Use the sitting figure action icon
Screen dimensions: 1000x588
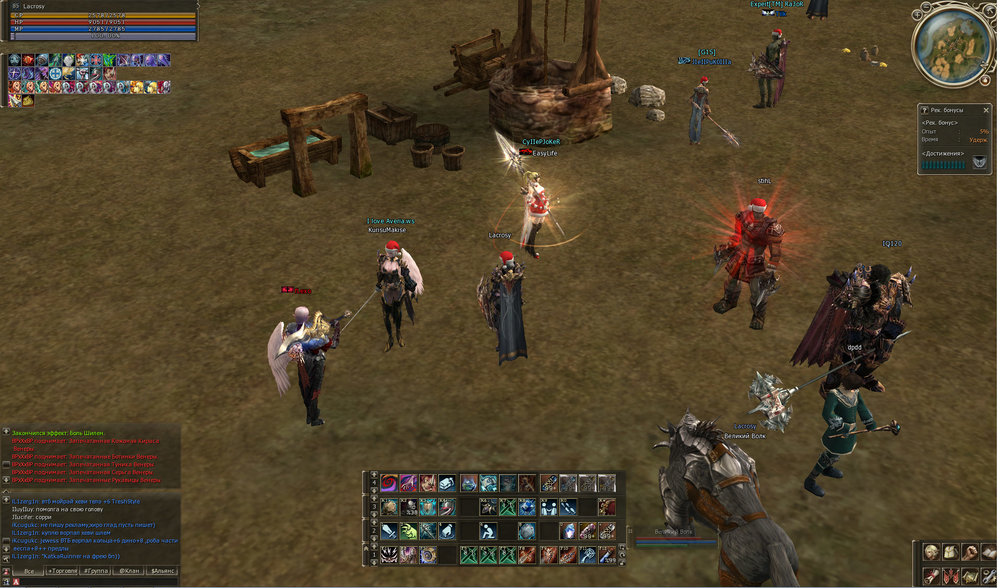click(x=489, y=530)
